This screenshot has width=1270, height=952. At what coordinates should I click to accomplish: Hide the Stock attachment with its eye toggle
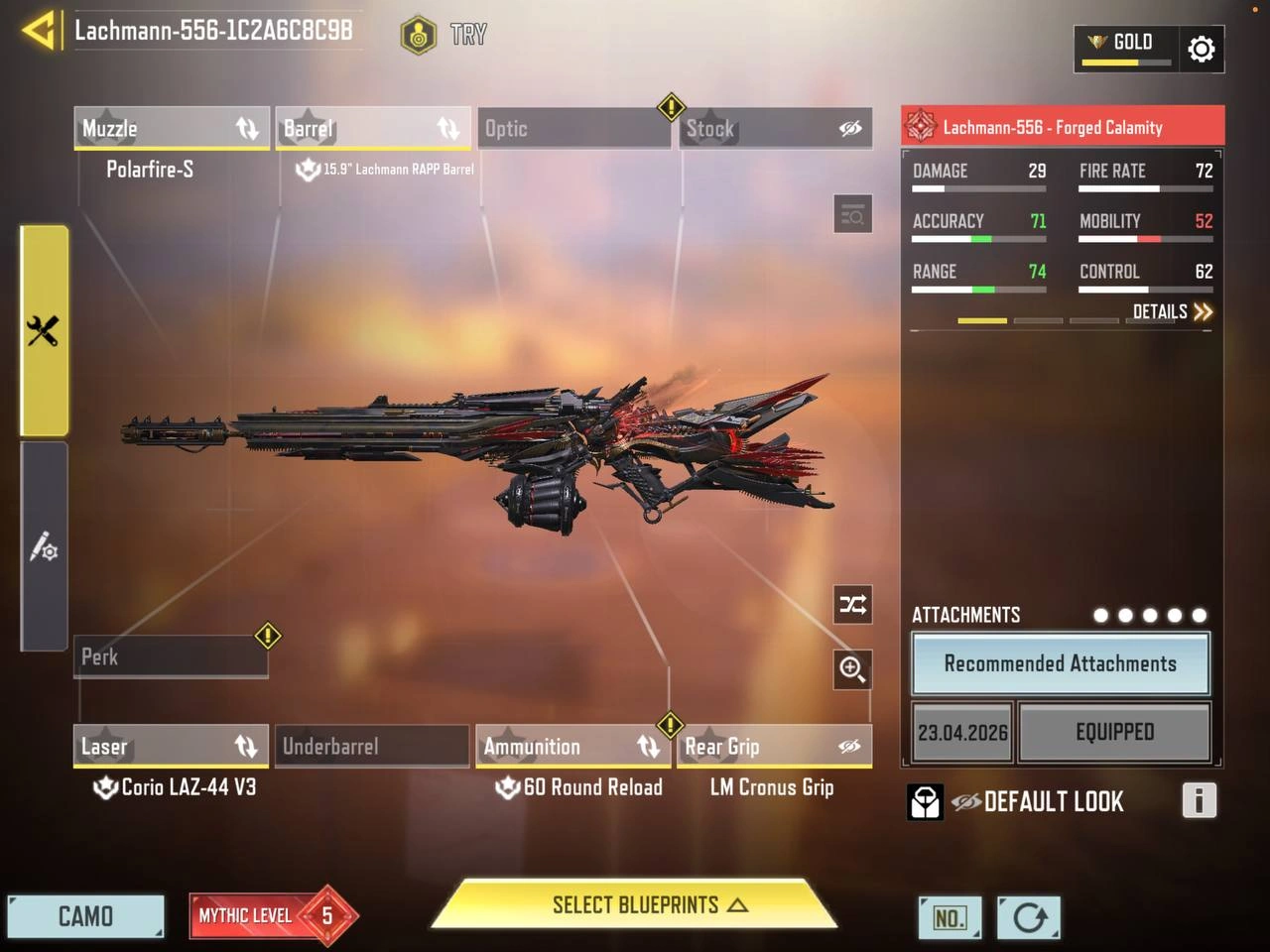849,128
